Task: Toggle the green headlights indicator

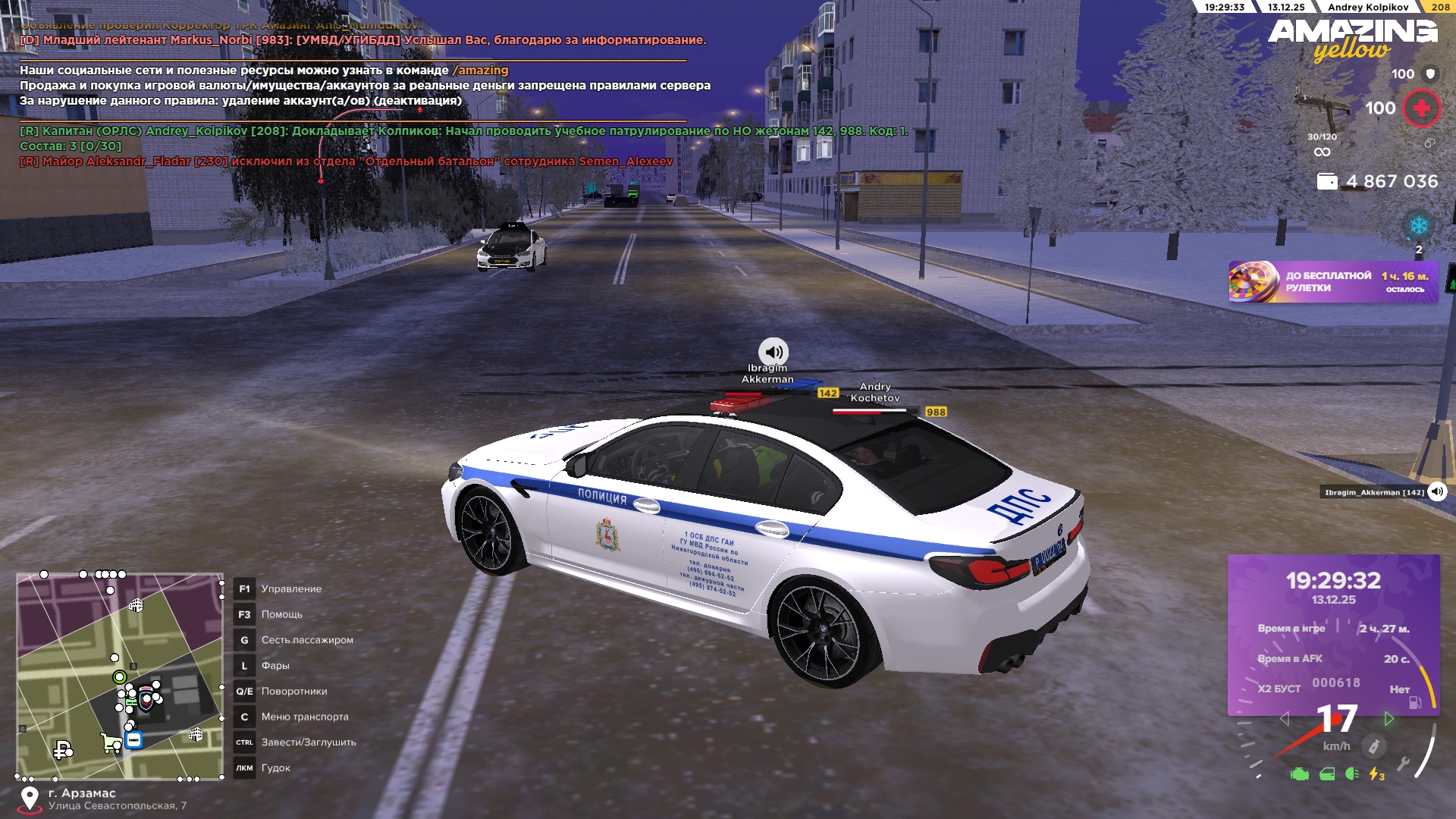Action: (x=1352, y=774)
